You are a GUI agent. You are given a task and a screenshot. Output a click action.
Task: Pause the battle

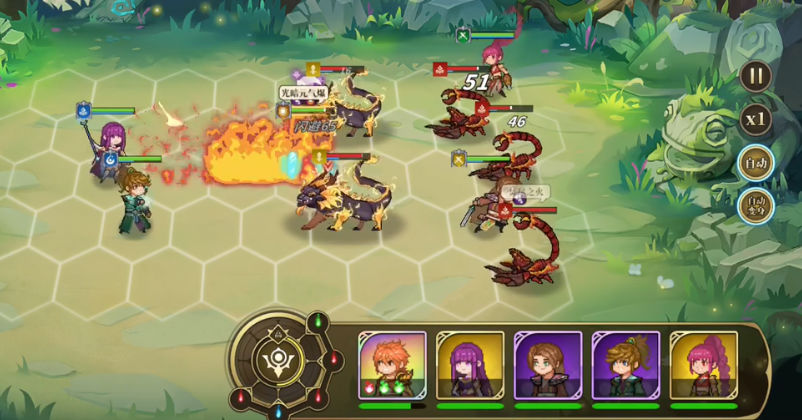[756, 76]
